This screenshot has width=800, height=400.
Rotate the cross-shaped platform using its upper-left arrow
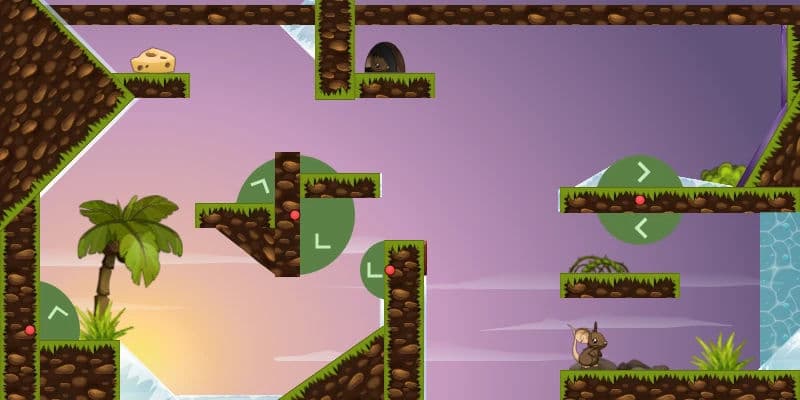261,185
